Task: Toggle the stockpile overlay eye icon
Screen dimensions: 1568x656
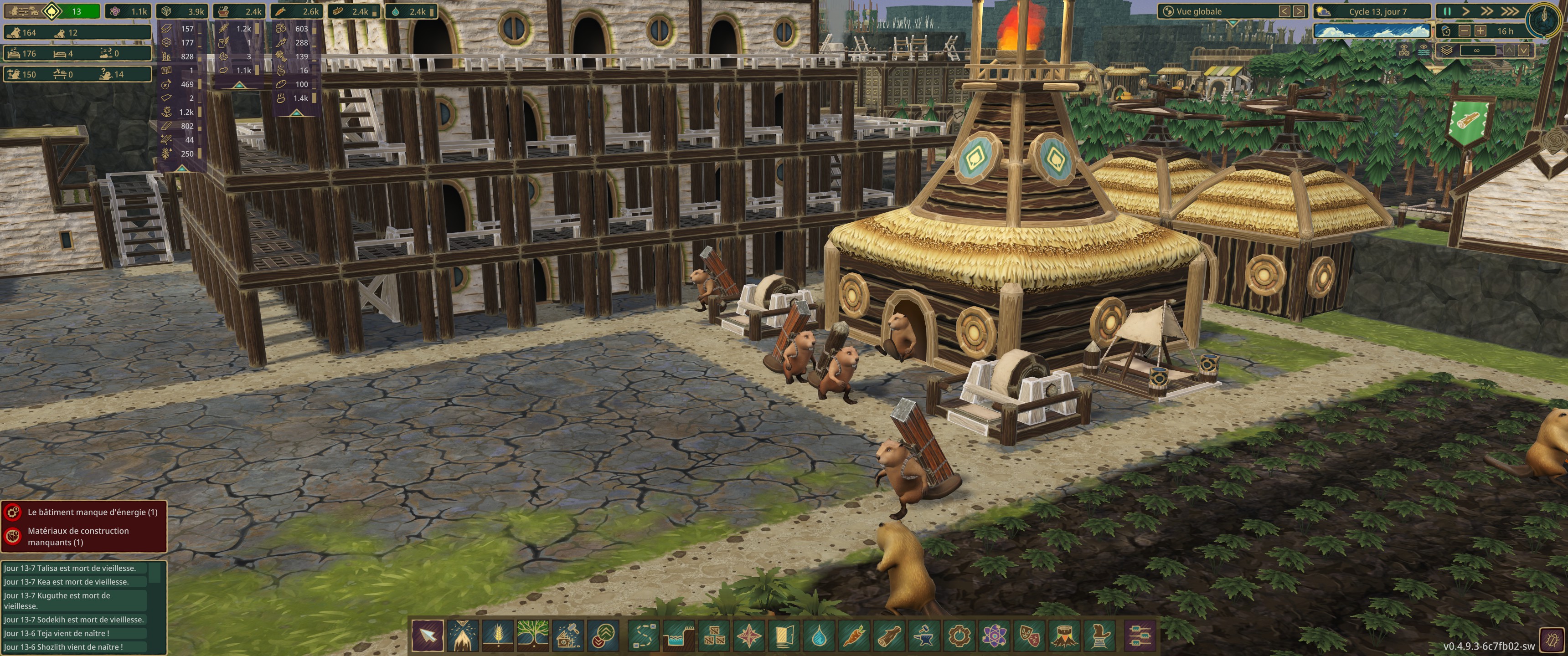Action: 1405,51
